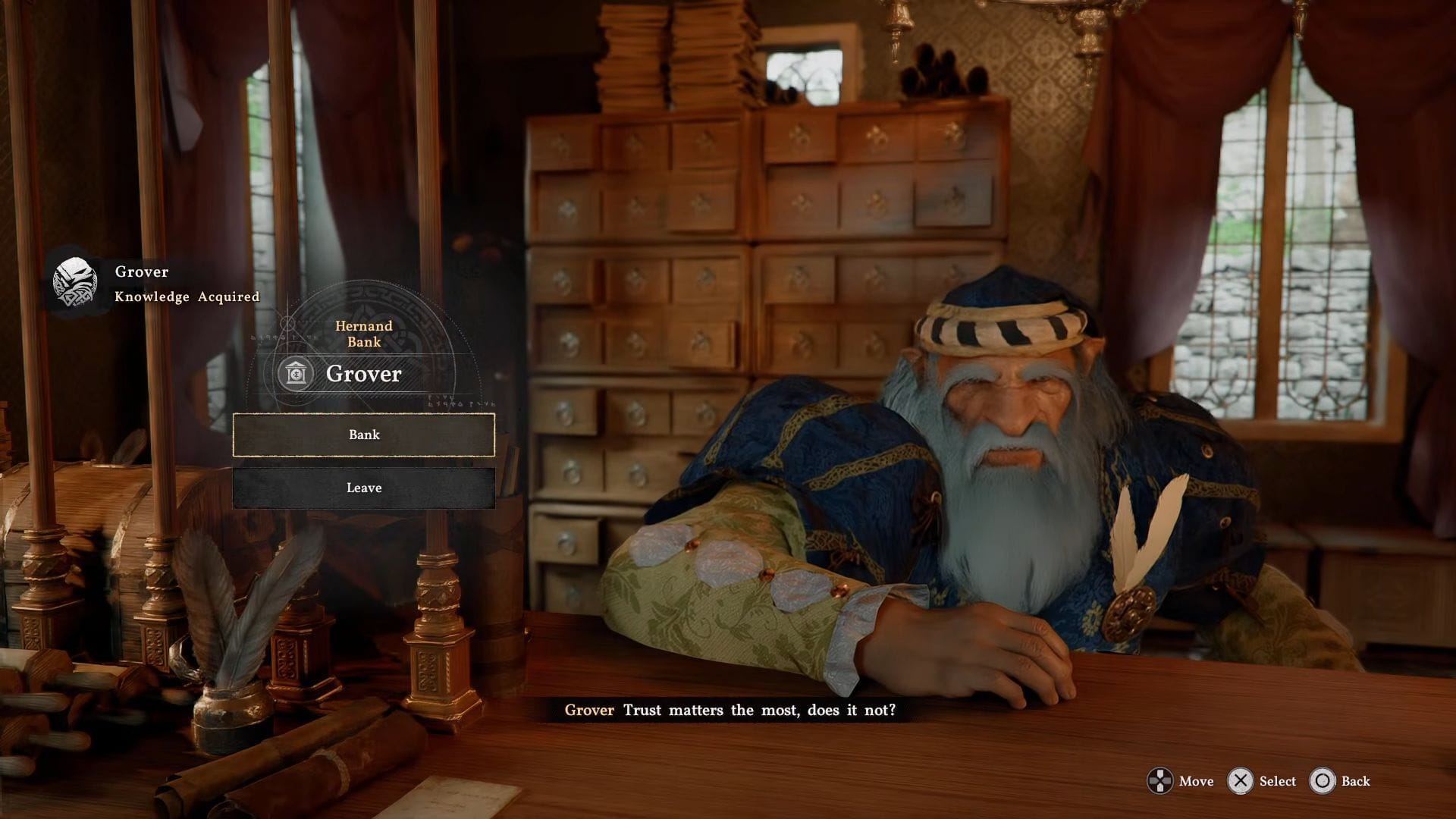The height and width of the screenshot is (819, 1456).
Task: Tap the currency symbol inside the bank crest
Action: coord(295,373)
